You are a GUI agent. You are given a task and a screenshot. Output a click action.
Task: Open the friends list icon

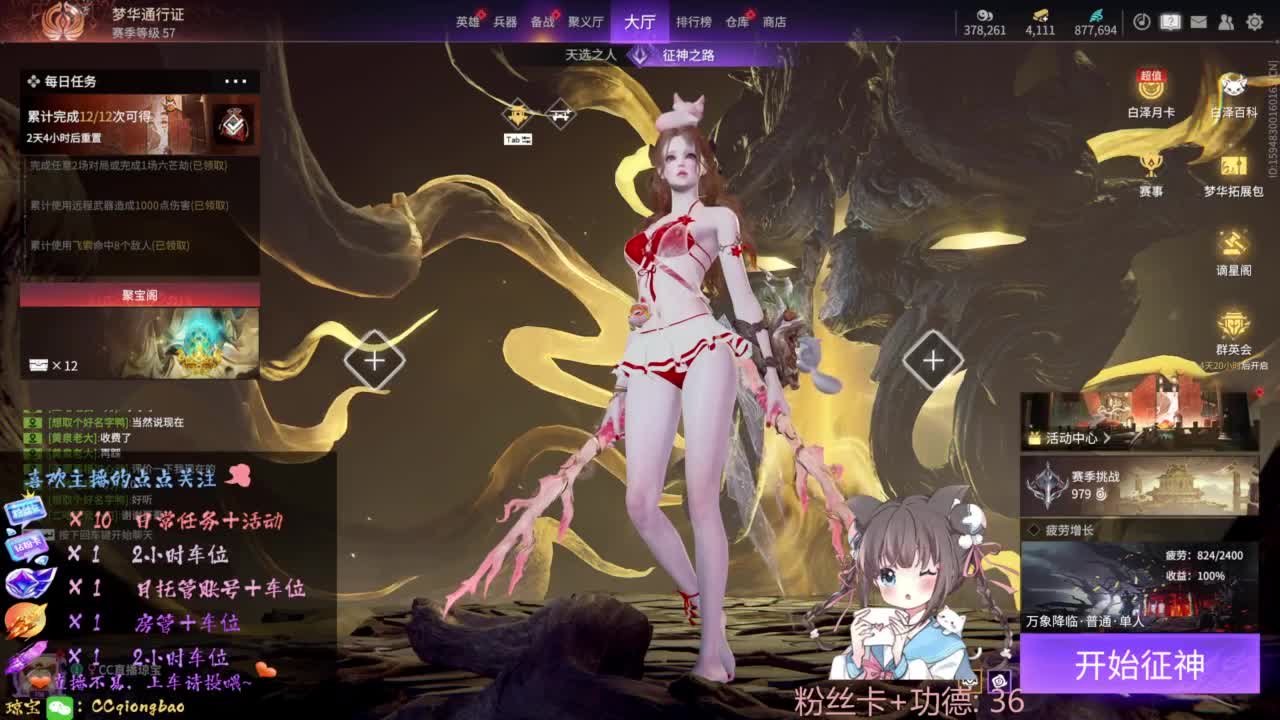tap(1226, 22)
